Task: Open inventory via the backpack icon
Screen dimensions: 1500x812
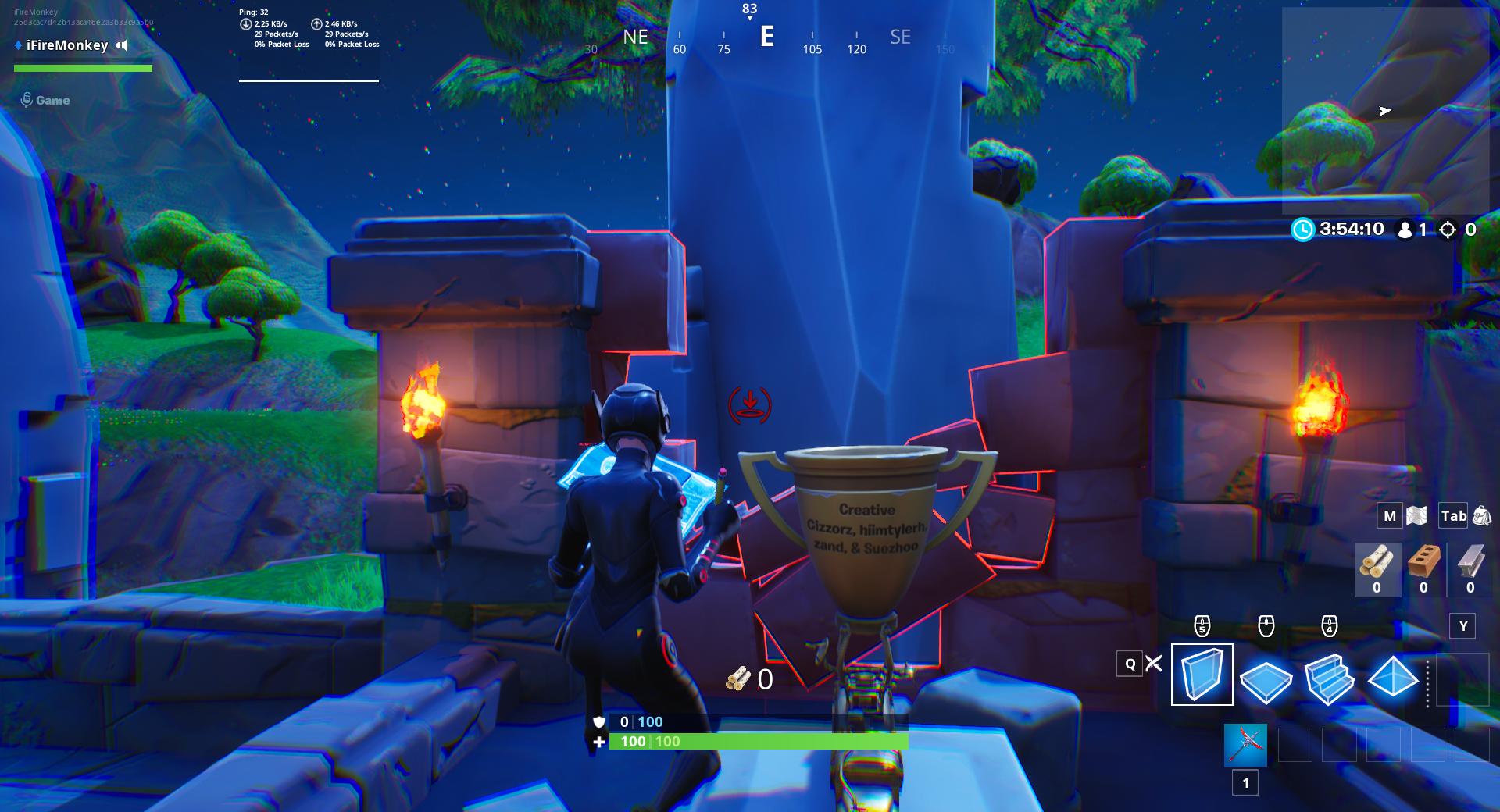Action: (1480, 516)
